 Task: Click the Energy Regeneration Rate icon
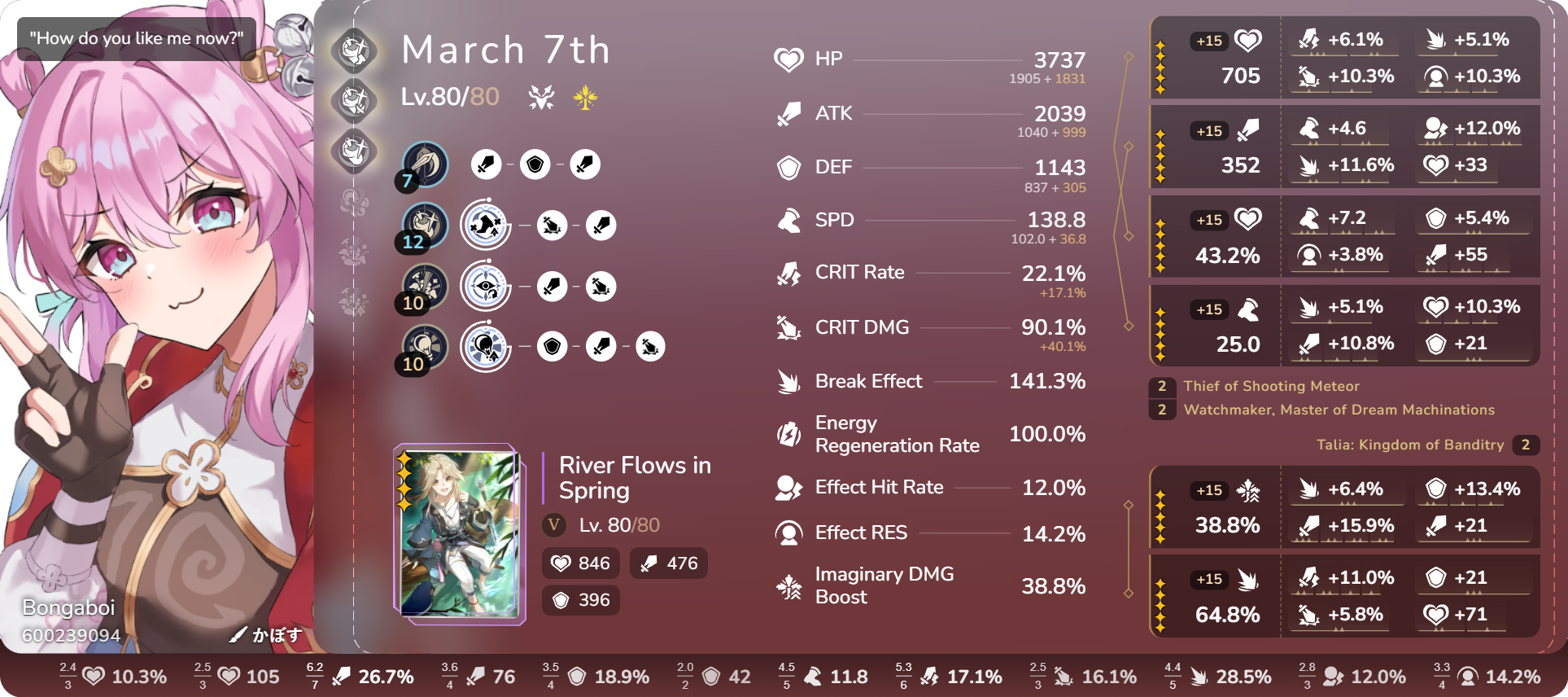pyautogui.click(x=788, y=434)
